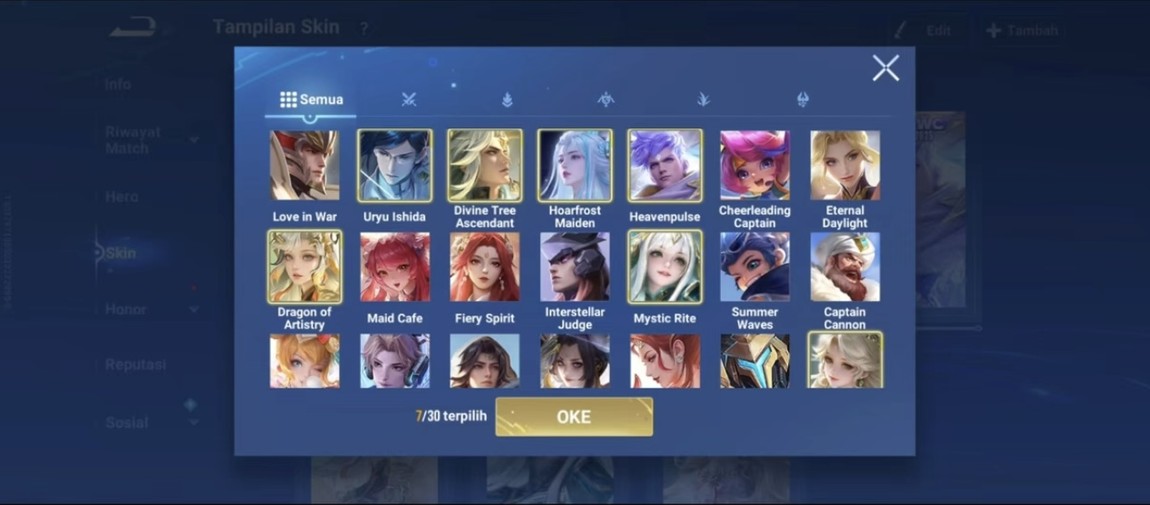This screenshot has width=1150, height=505.
Task: Select the Eternal Daylight skin
Action: (845, 166)
